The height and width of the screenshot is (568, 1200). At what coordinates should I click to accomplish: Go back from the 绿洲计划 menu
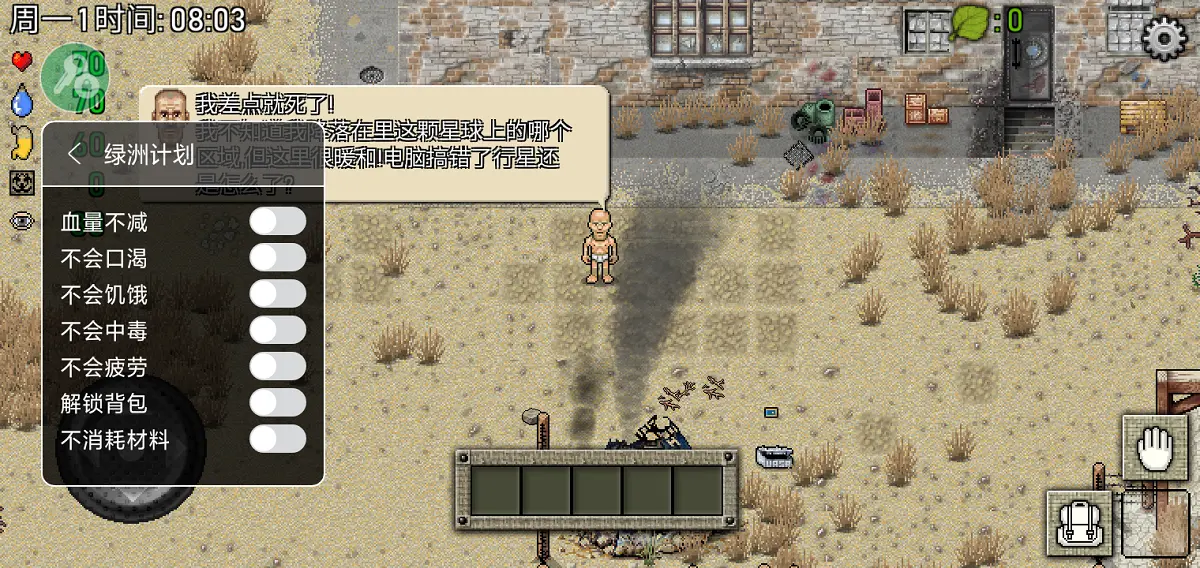pos(74,154)
